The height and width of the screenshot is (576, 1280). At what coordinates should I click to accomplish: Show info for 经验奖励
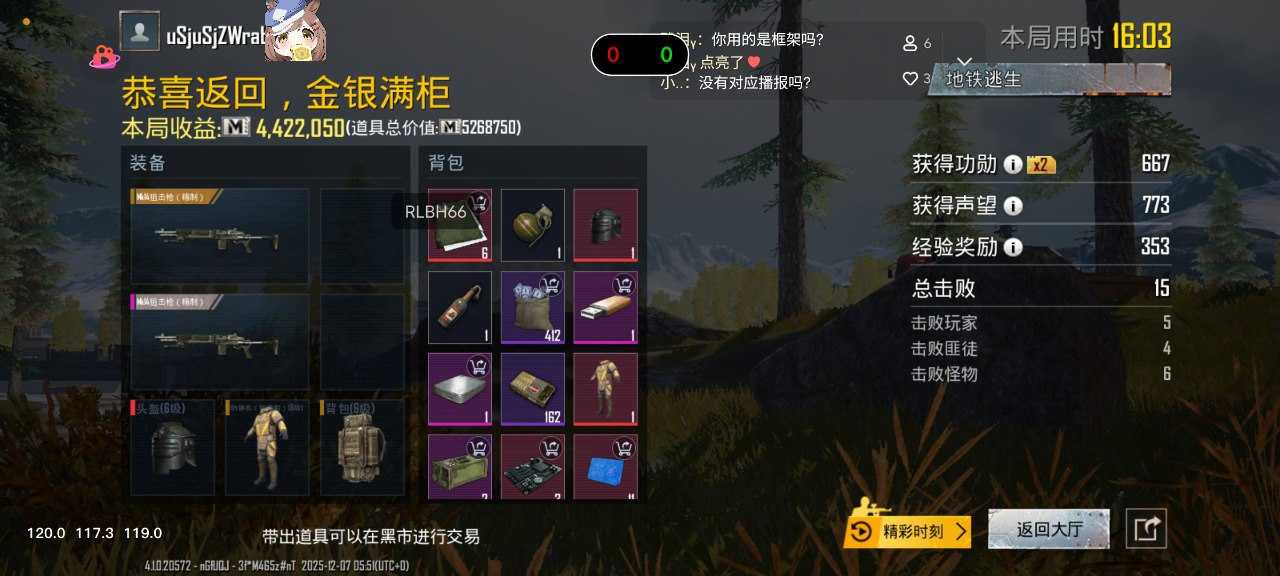tap(1013, 247)
